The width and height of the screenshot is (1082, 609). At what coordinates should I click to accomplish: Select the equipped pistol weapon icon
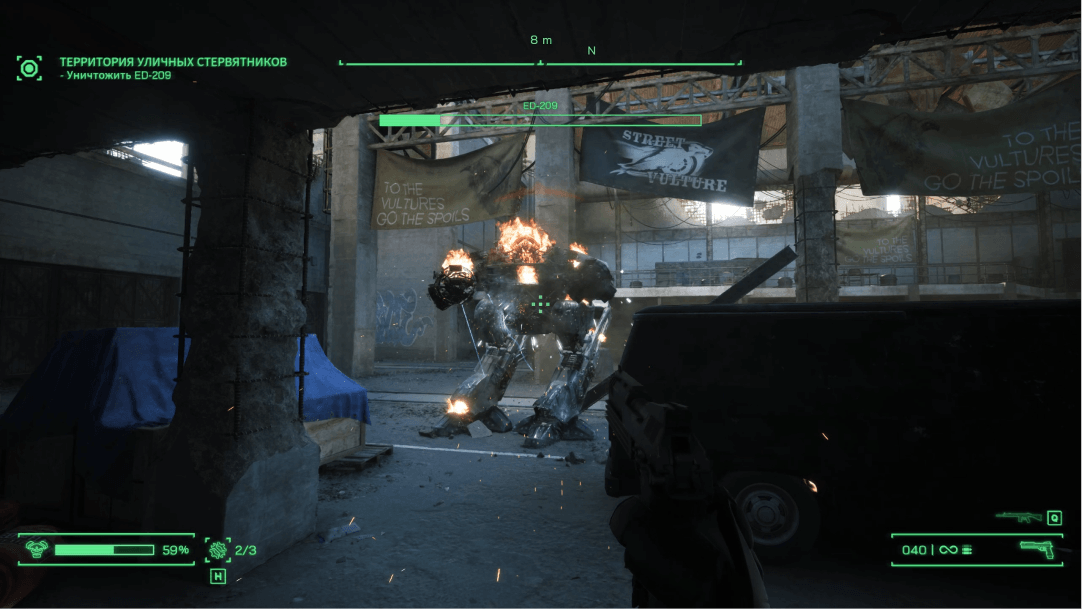pyautogui.click(x=1039, y=548)
